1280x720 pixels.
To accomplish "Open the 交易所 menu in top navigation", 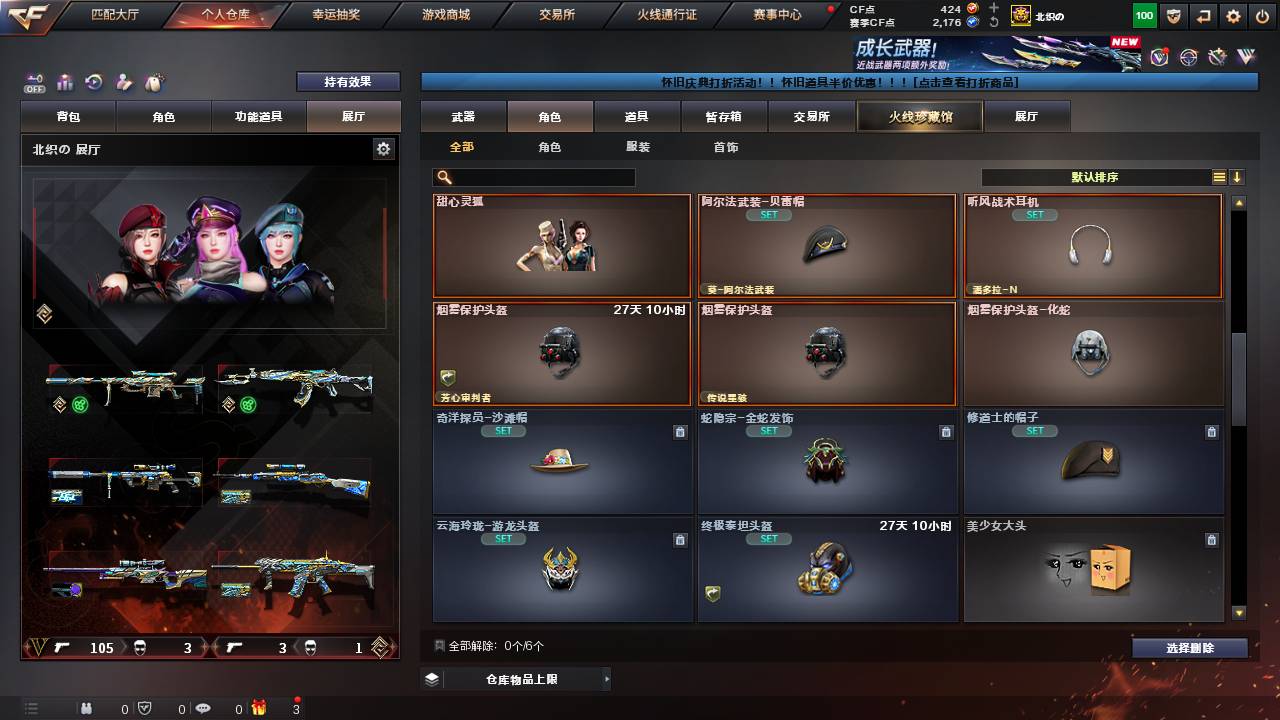I will coord(556,15).
